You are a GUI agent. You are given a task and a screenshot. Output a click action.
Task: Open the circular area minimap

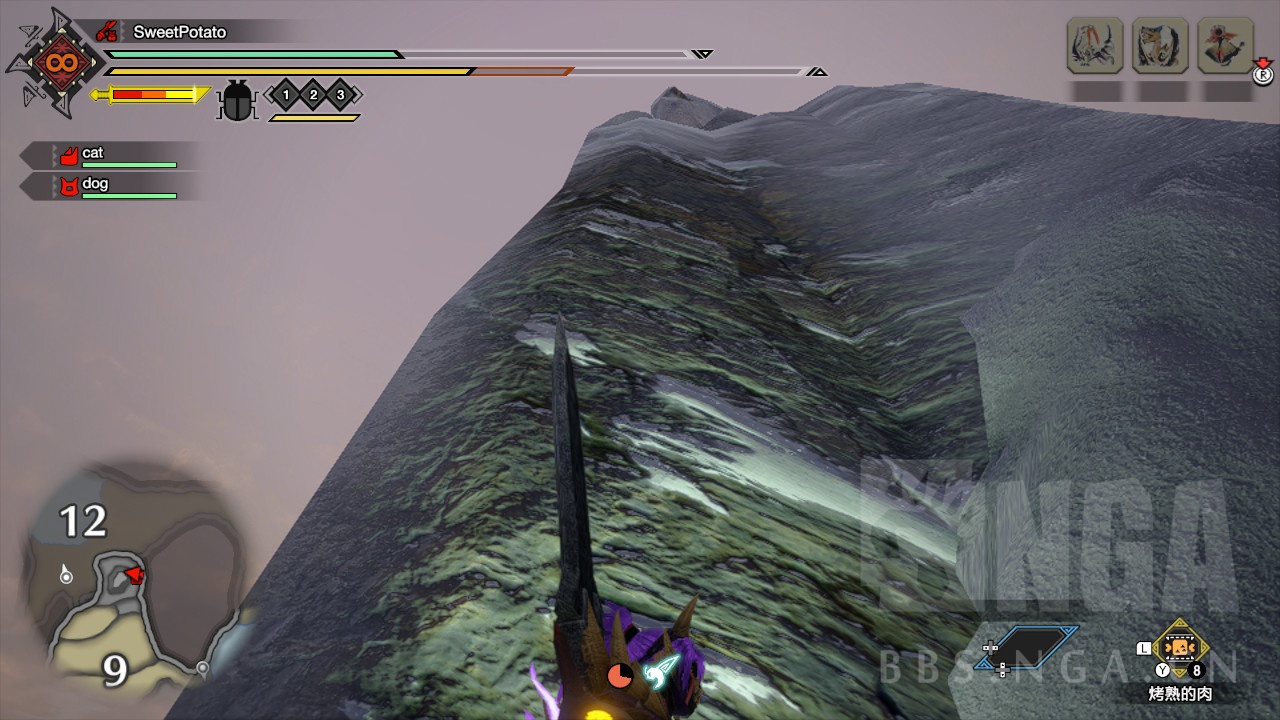pyautogui.click(x=130, y=578)
